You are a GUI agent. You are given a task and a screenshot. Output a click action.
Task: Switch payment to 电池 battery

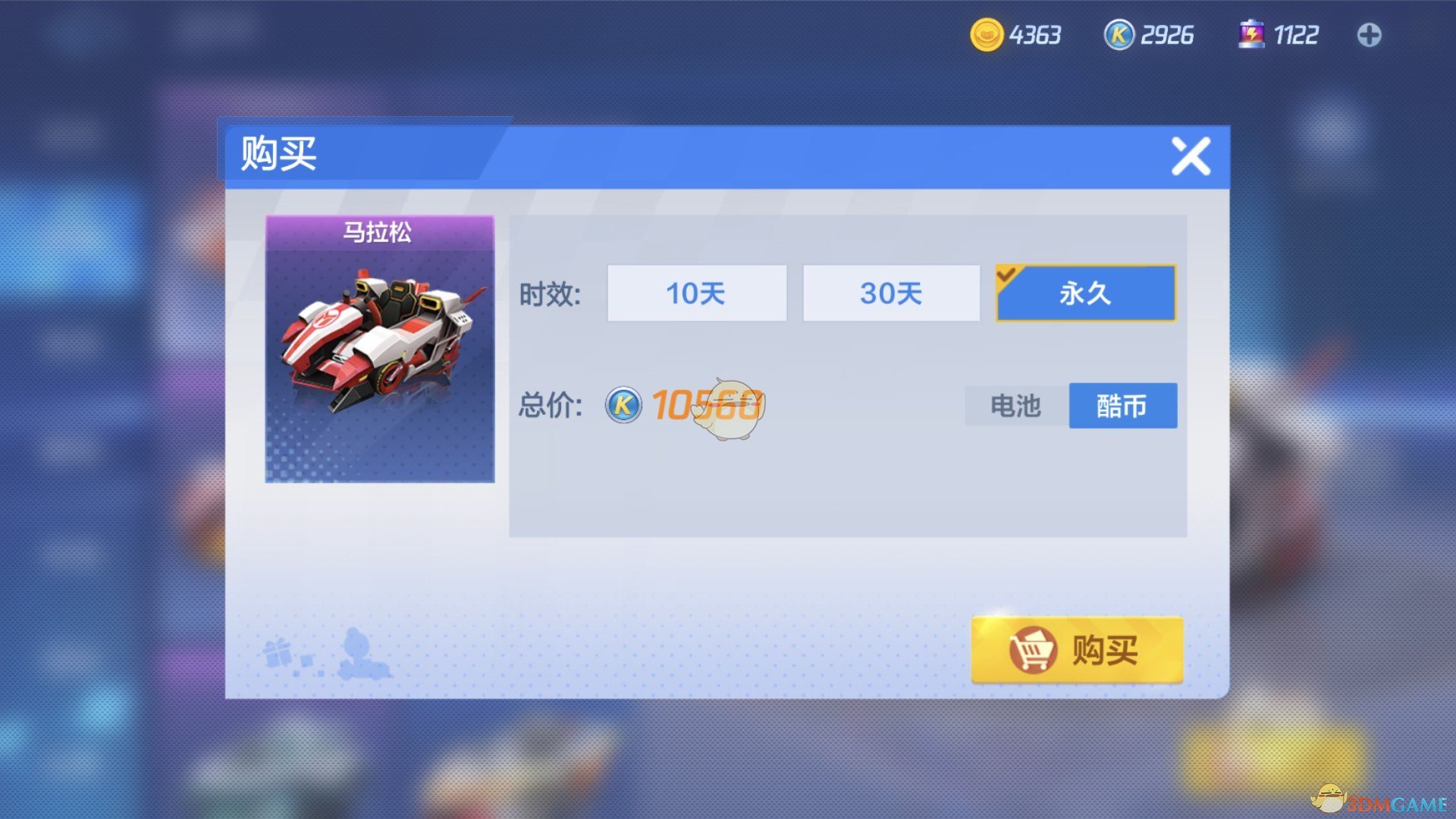[1015, 406]
